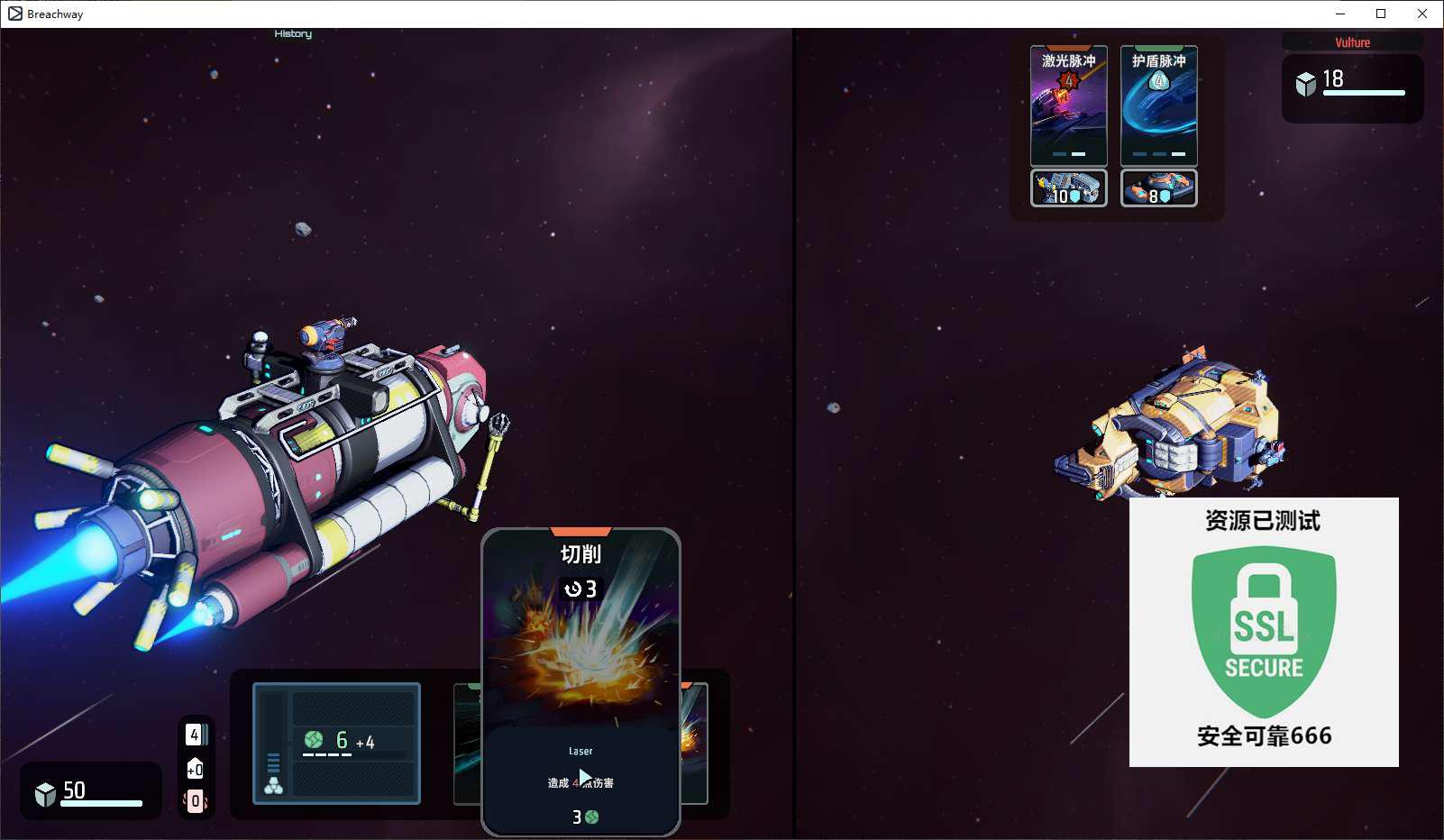Inspect the enemy 激光脉冲 card
This screenshot has height=840, width=1444.
(1068, 105)
